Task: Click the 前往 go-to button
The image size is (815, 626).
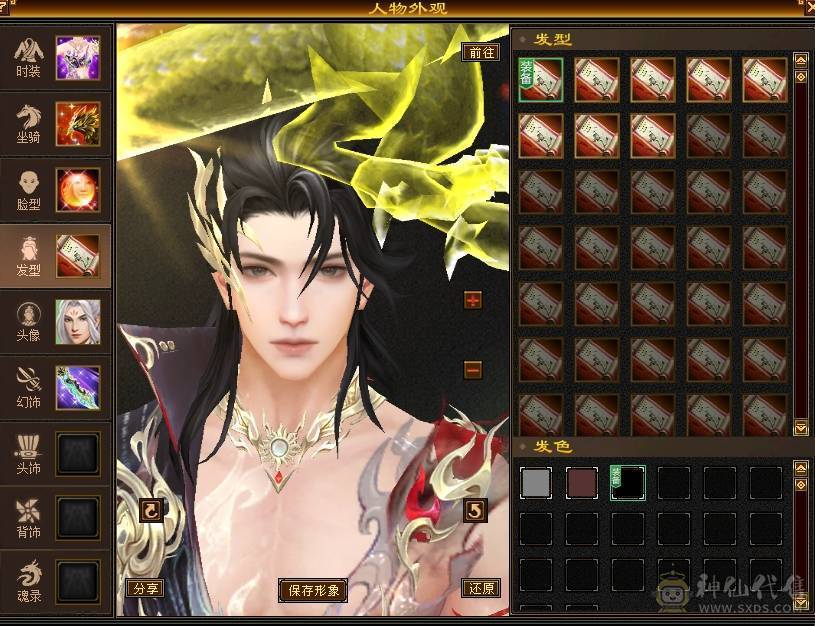Action: [x=480, y=53]
